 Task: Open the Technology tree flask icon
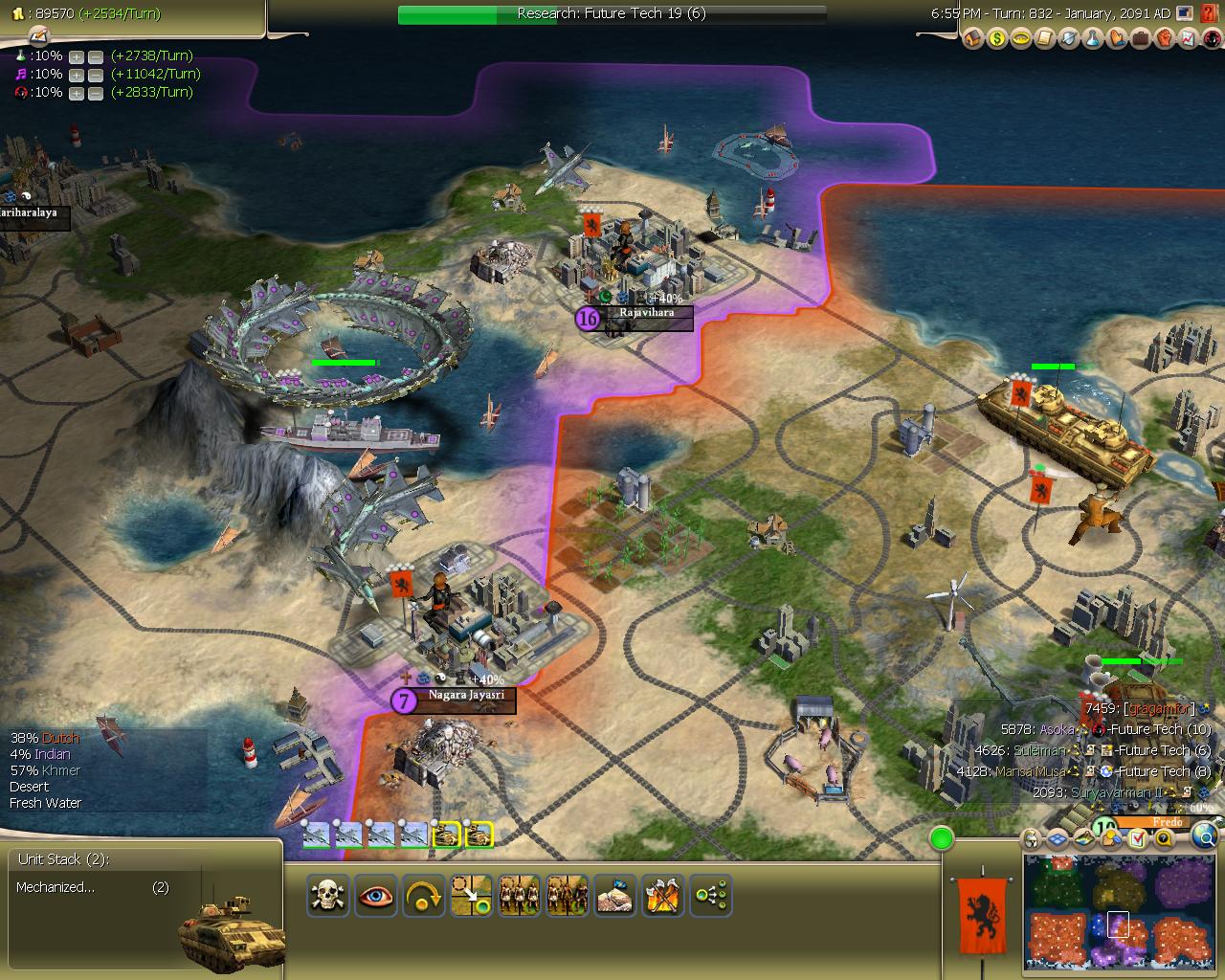[x=1092, y=40]
